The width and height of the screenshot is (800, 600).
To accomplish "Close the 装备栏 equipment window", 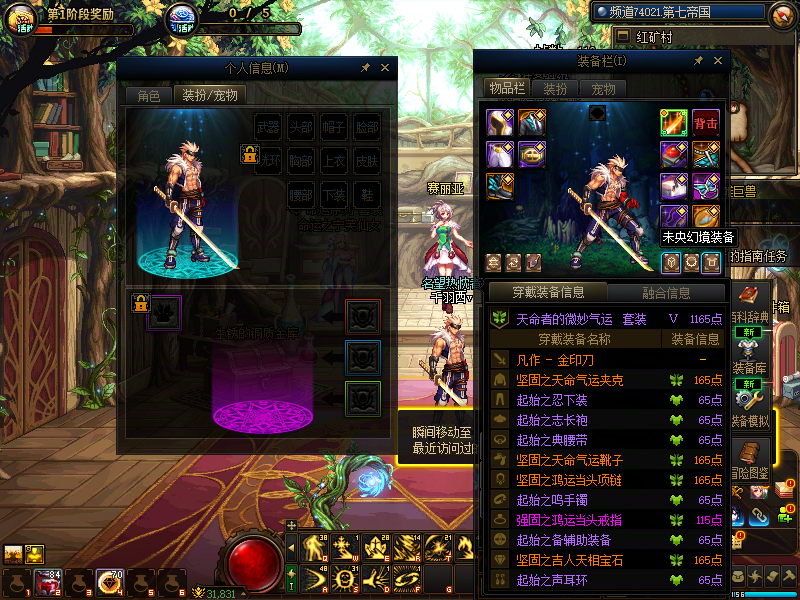I will click(x=716, y=61).
